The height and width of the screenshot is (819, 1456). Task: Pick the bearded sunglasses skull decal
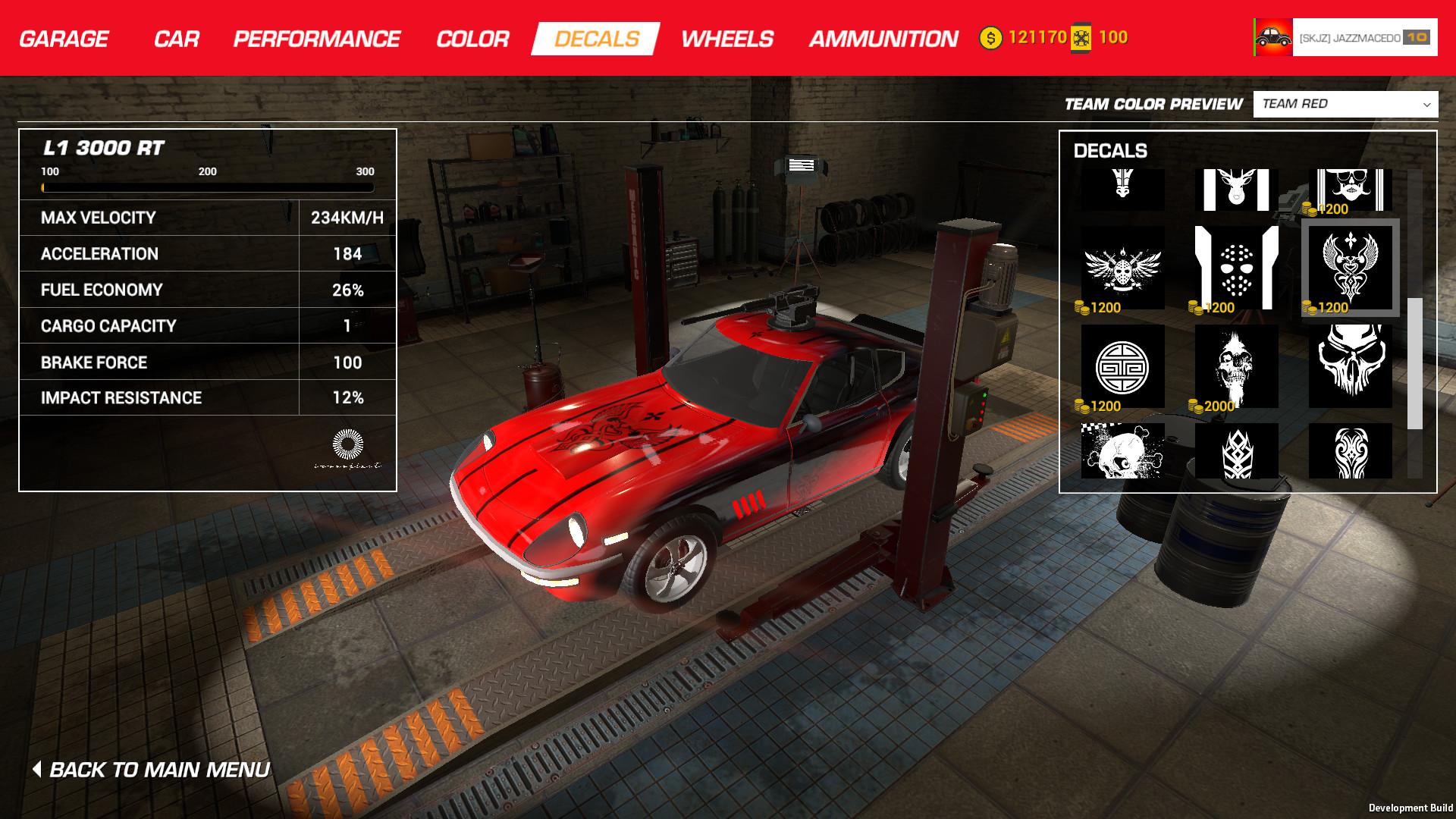(1350, 190)
